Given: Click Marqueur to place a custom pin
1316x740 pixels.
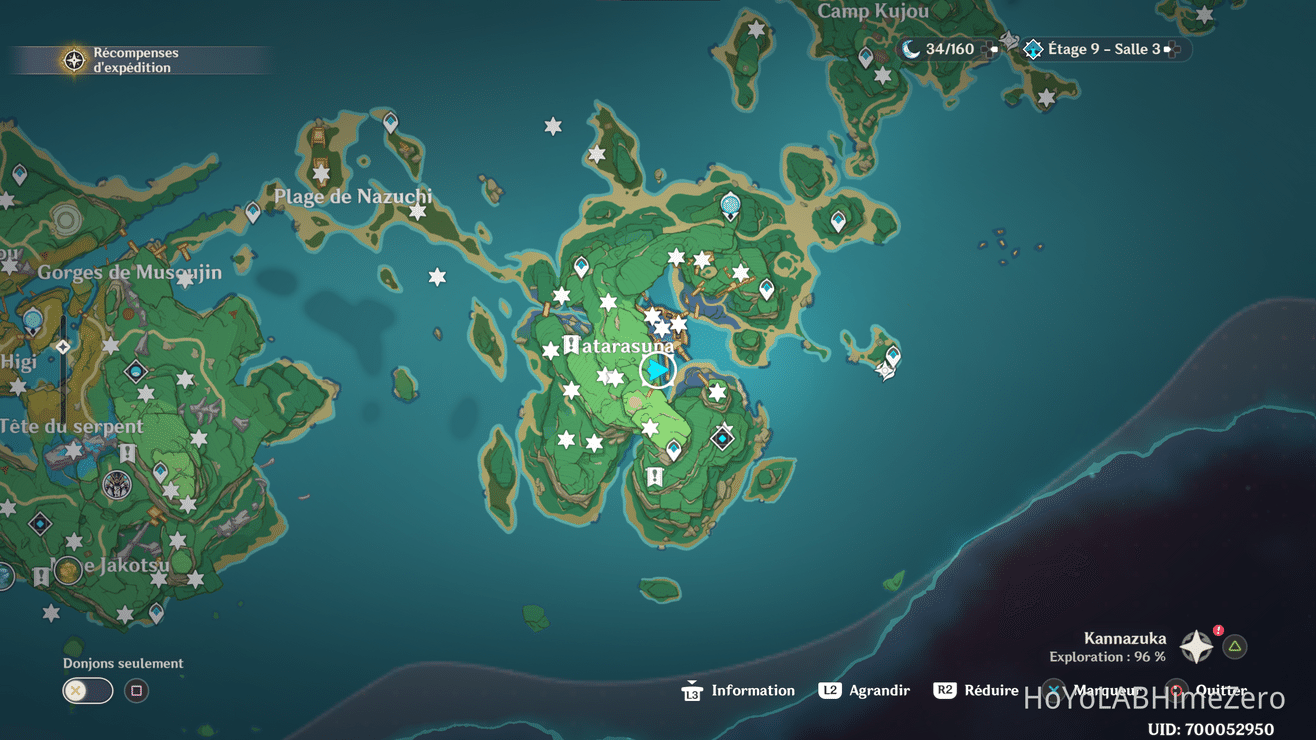Looking at the screenshot, I should point(1105,690).
